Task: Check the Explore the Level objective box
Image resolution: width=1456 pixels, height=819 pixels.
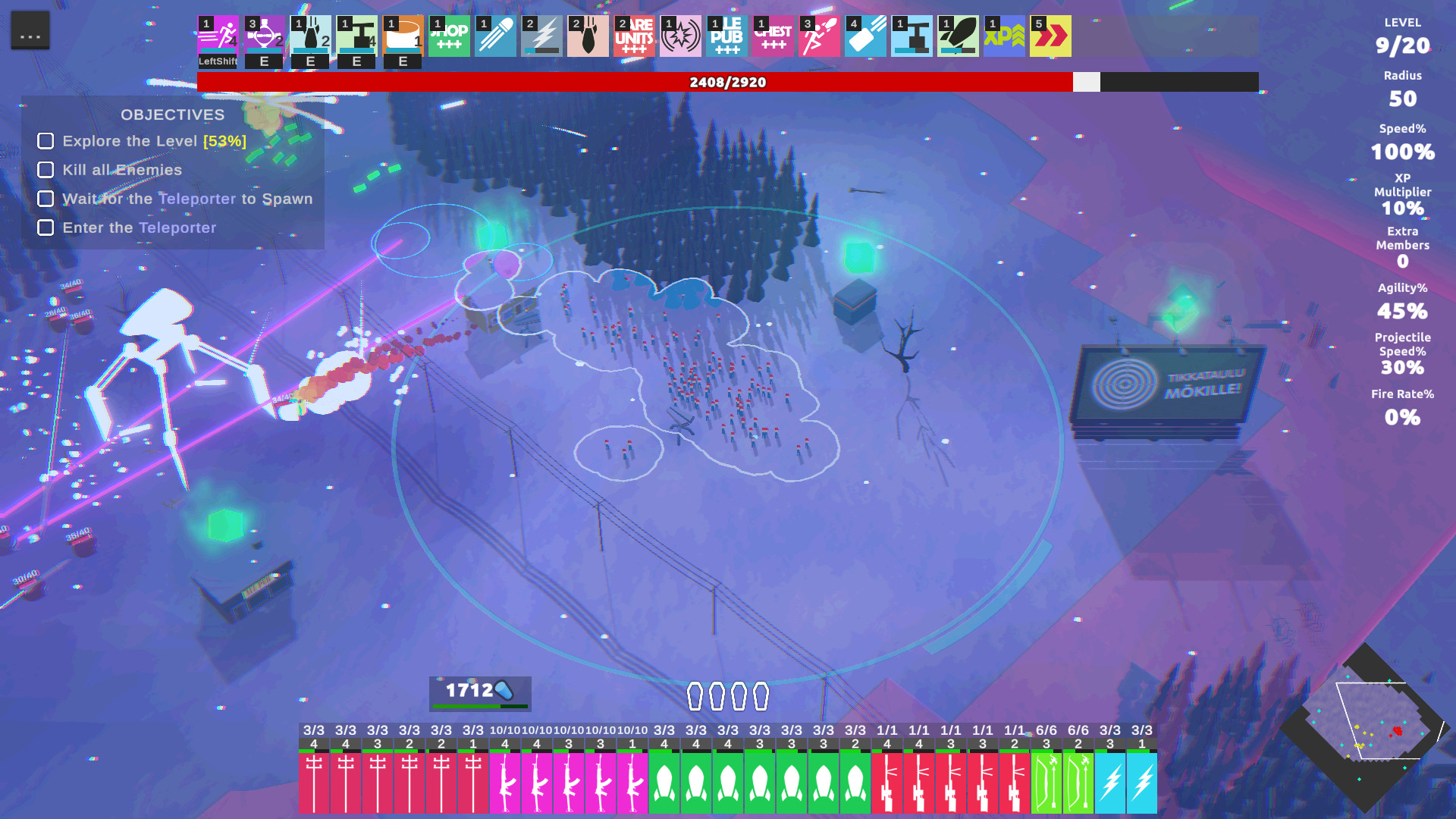Action: tap(45, 141)
